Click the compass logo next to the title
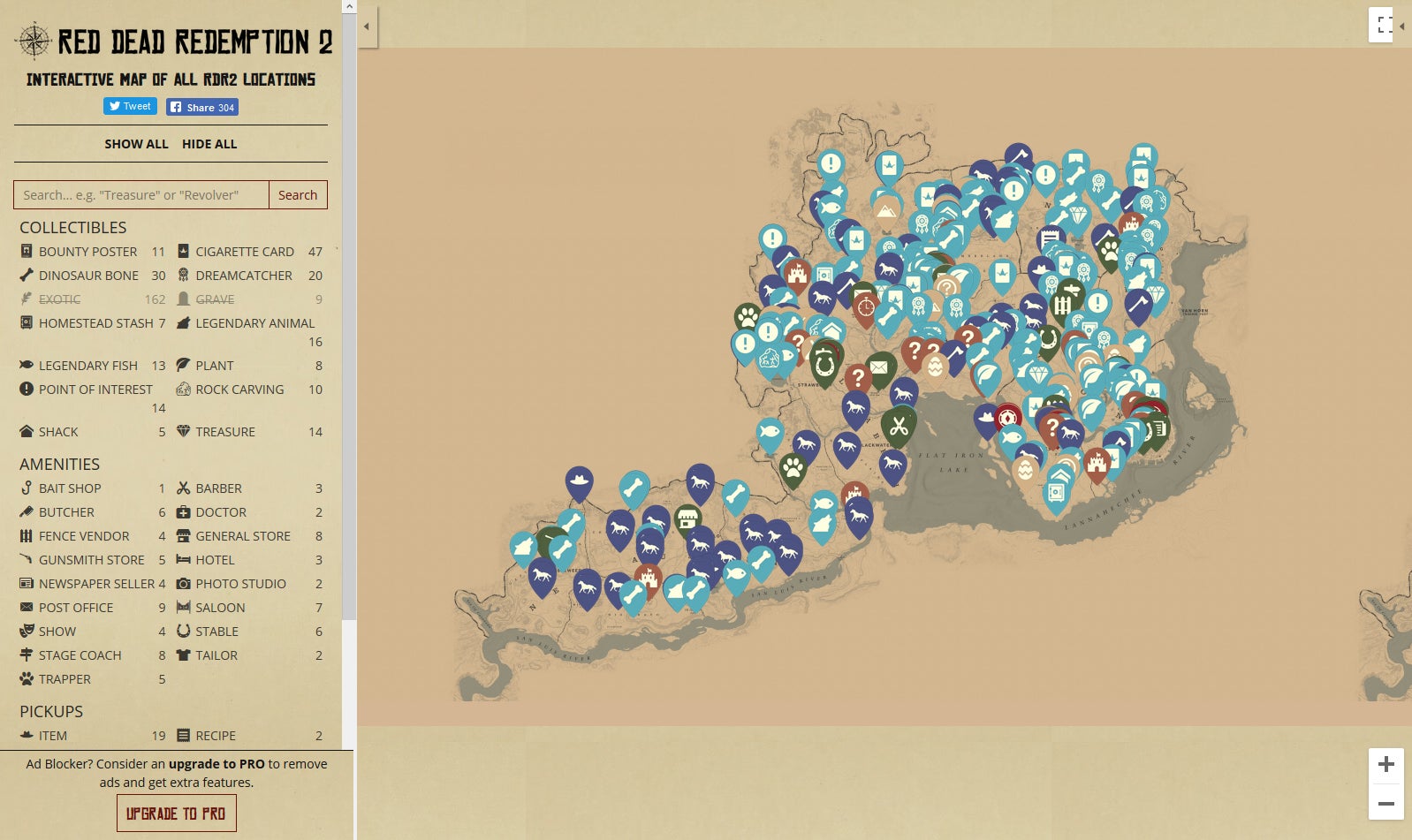This screenshot has height=840, width=1412. pos(32,39)
